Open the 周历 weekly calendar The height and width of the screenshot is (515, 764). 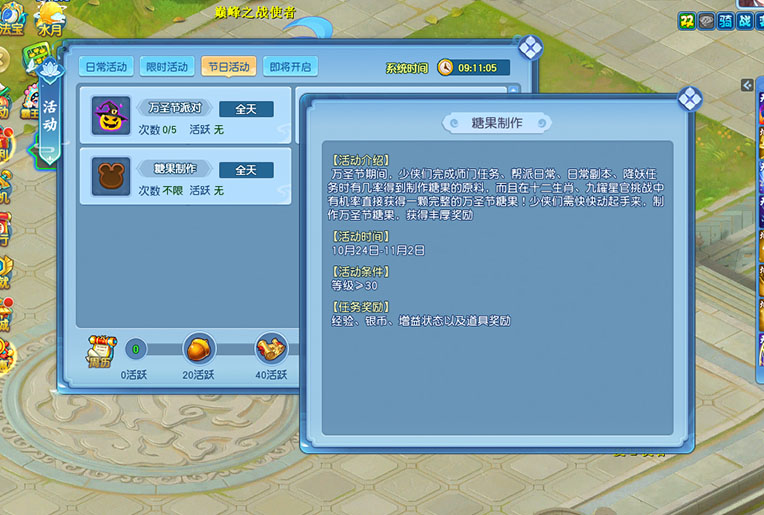(x=98, y=351)
